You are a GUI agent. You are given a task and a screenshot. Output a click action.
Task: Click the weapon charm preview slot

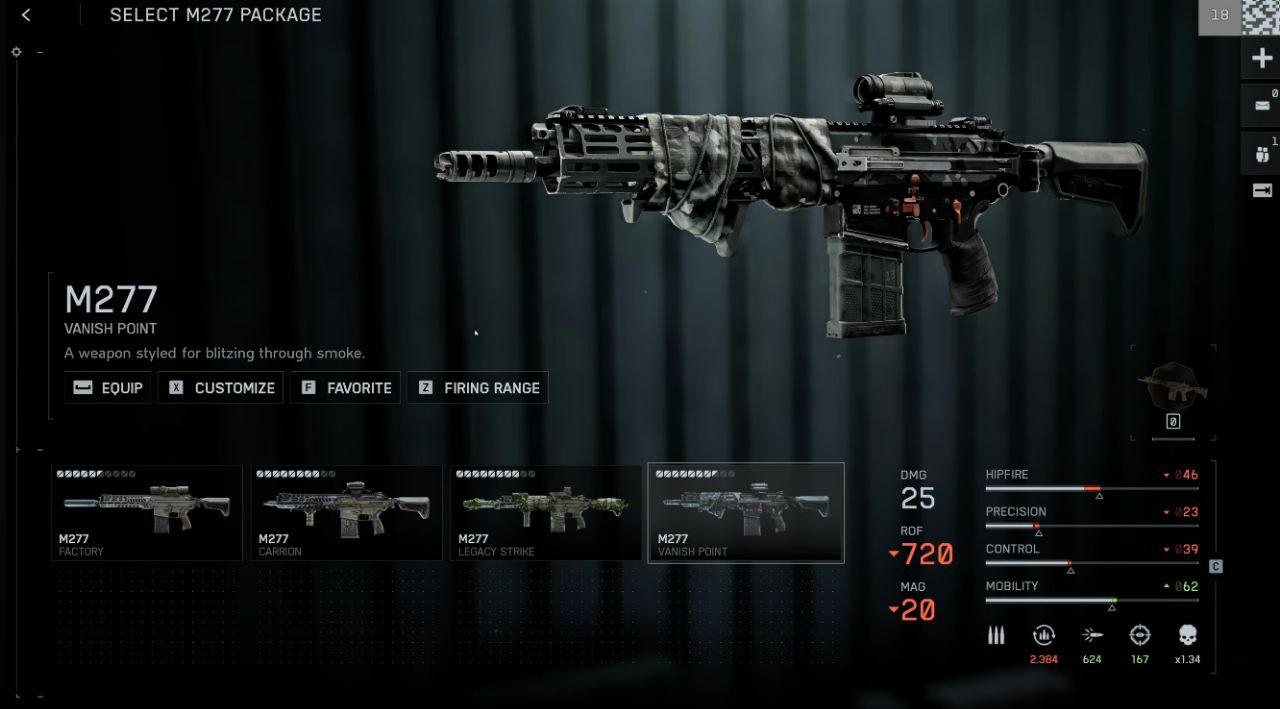(x=1173, y=392)
